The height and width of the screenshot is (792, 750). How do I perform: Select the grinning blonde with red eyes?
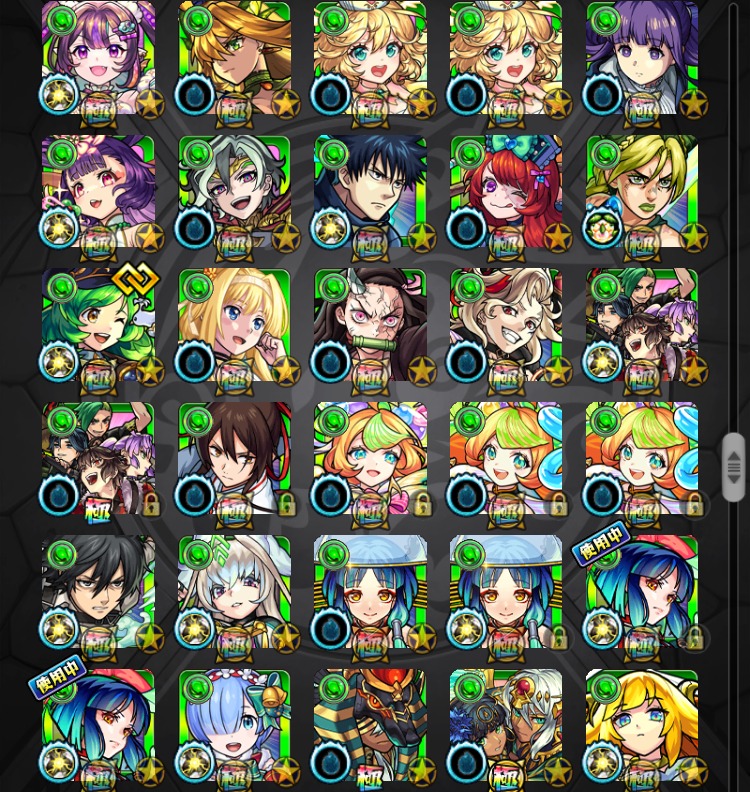(506, 324)
